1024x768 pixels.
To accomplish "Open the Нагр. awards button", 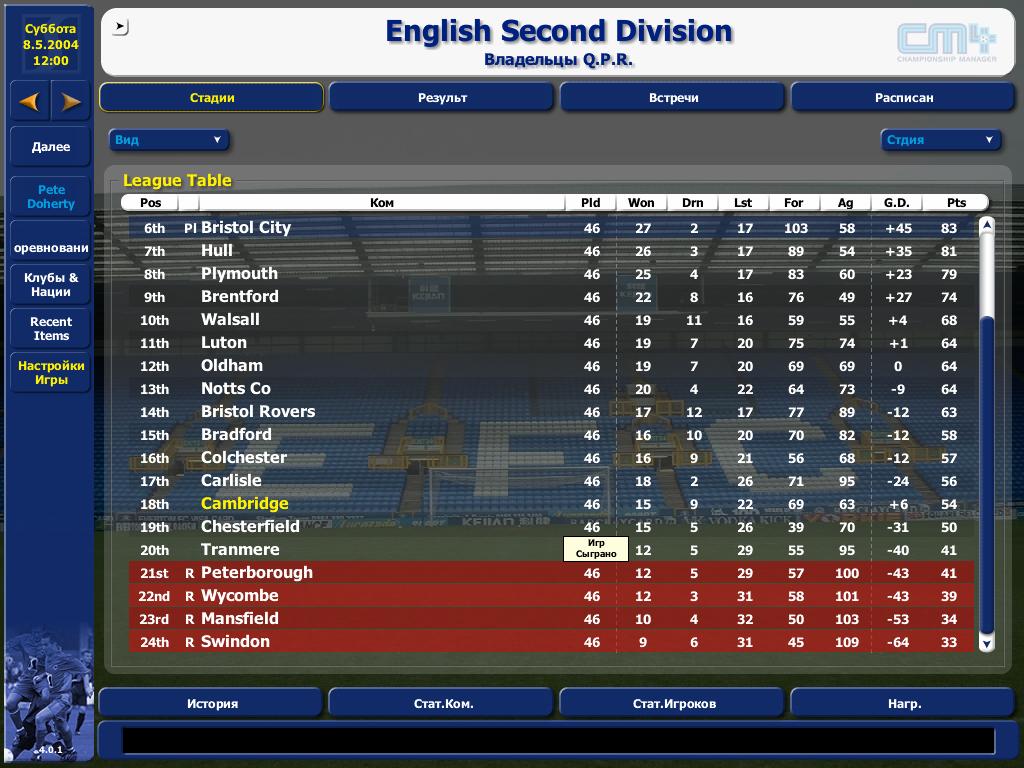I will tap(903, 703).
